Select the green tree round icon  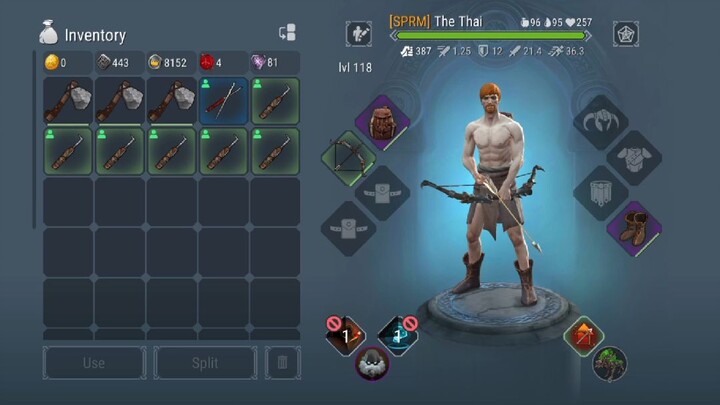(x=609, y=364)
